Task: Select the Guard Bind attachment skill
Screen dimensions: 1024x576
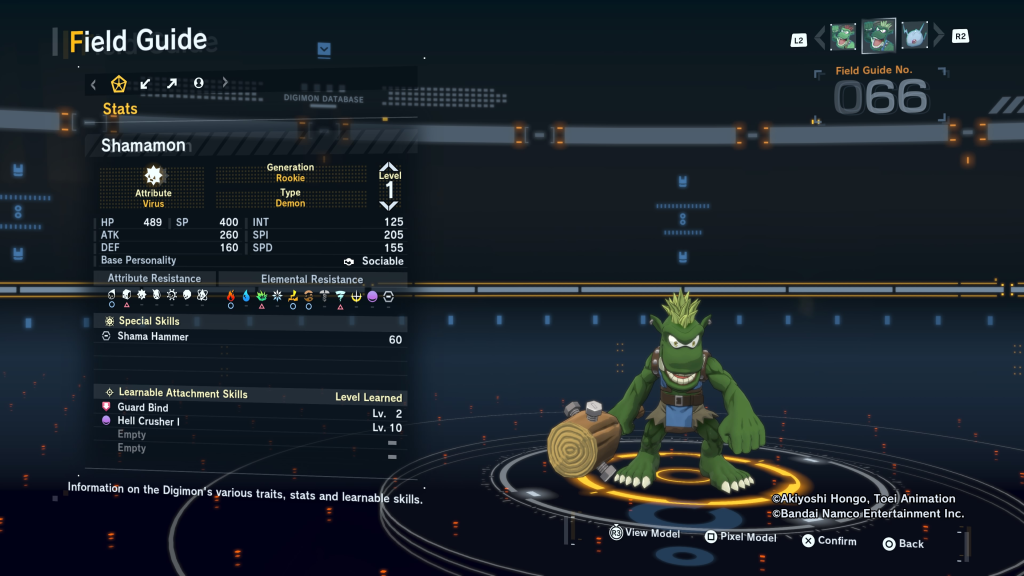Action: (143, 408)
